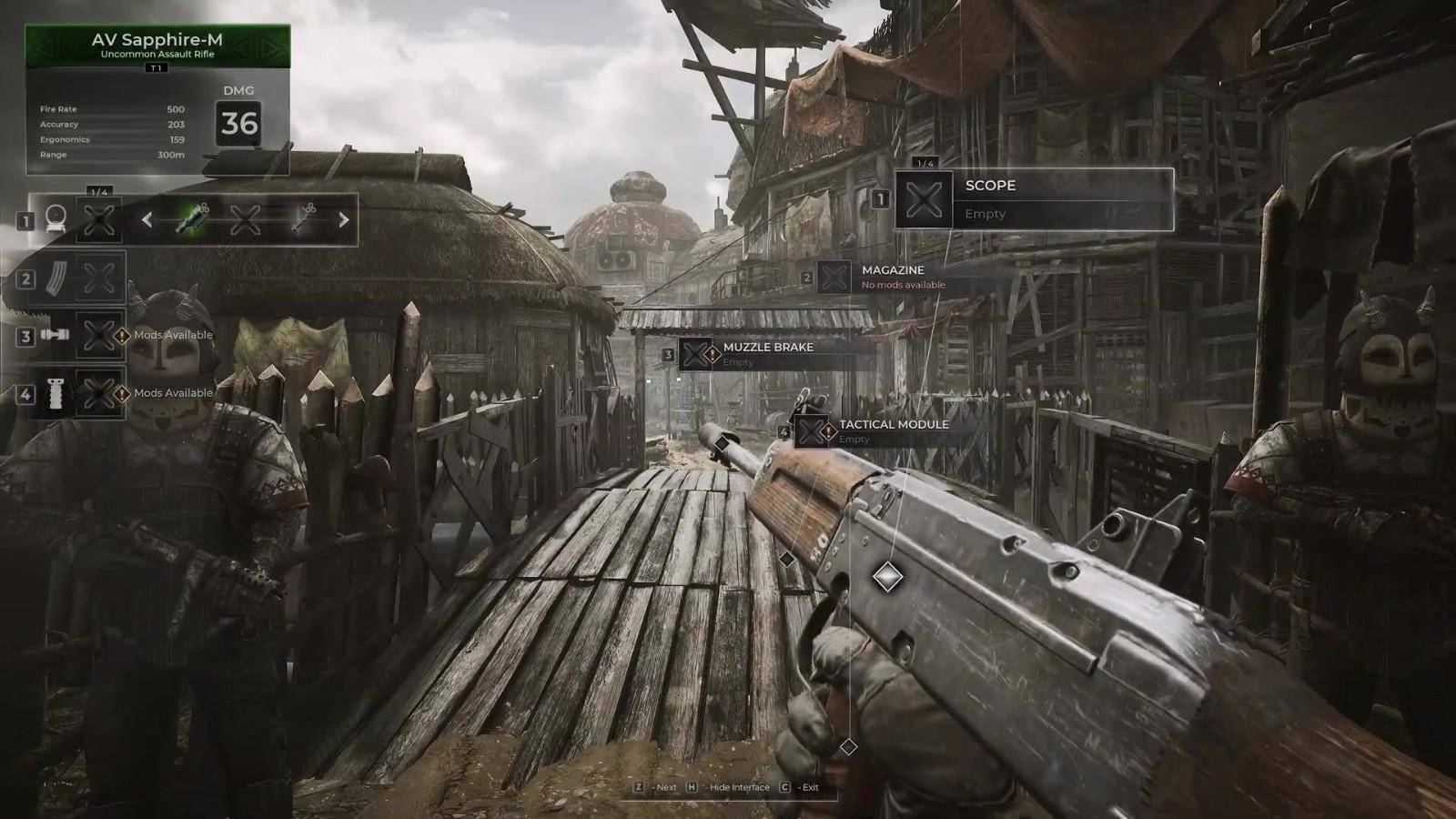Choose the green highlighted scope option
The height and width of the screenshot is (819, 1456).
coord(193,219)
